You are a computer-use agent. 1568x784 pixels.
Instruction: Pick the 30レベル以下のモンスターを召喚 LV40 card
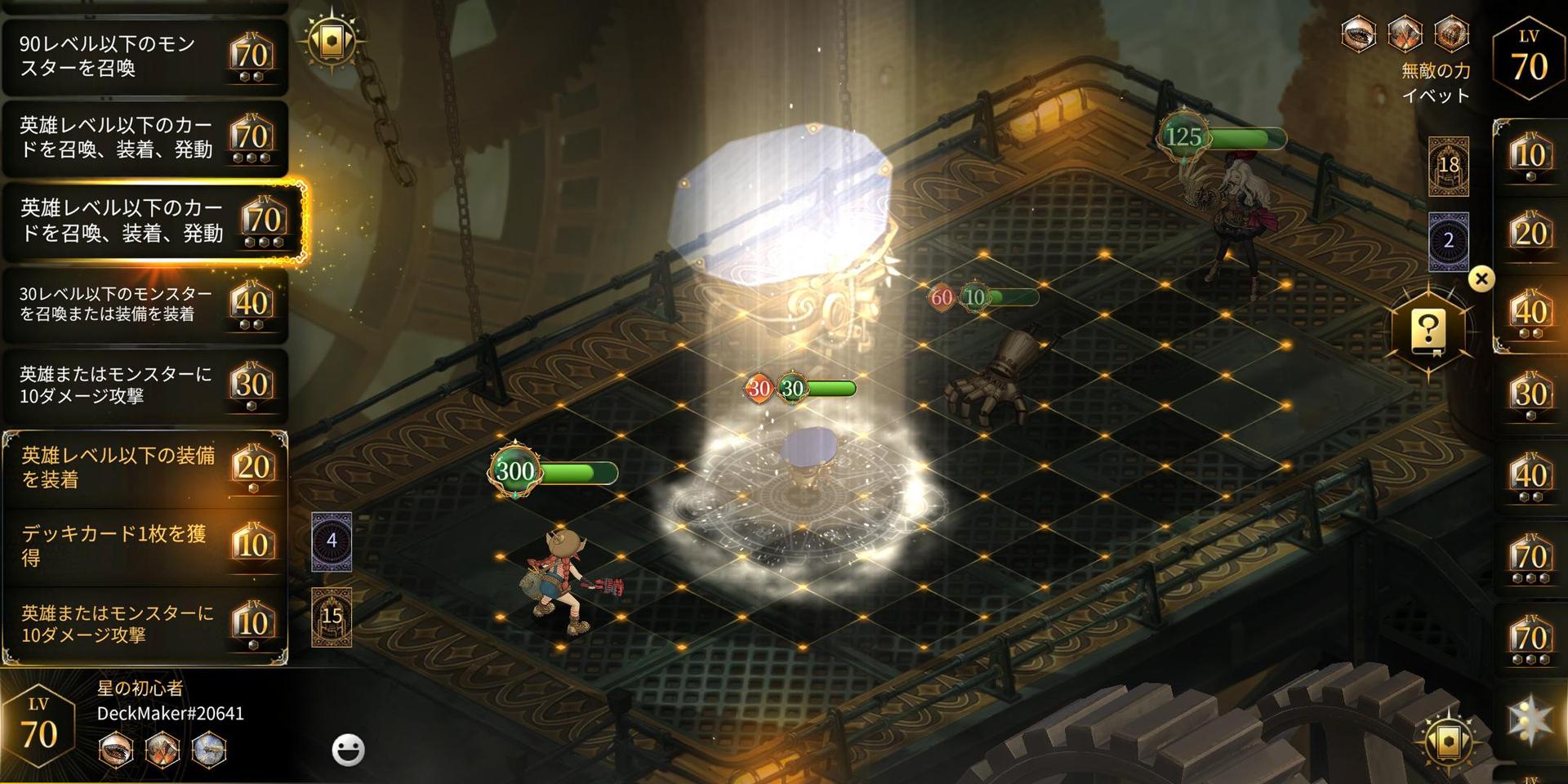[x=144, y=305]
